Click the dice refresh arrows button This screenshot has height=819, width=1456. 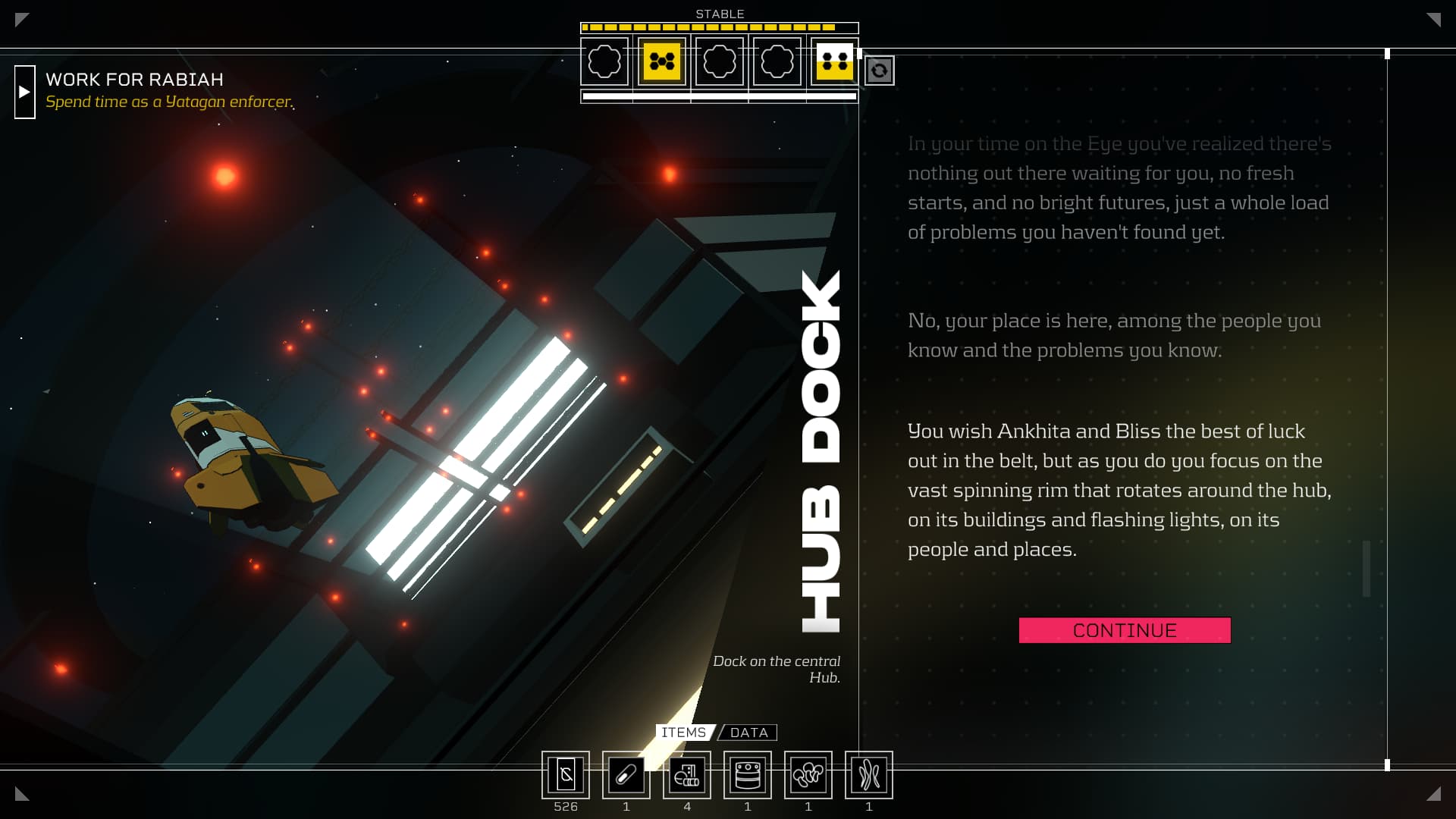(x=879, y=71)
